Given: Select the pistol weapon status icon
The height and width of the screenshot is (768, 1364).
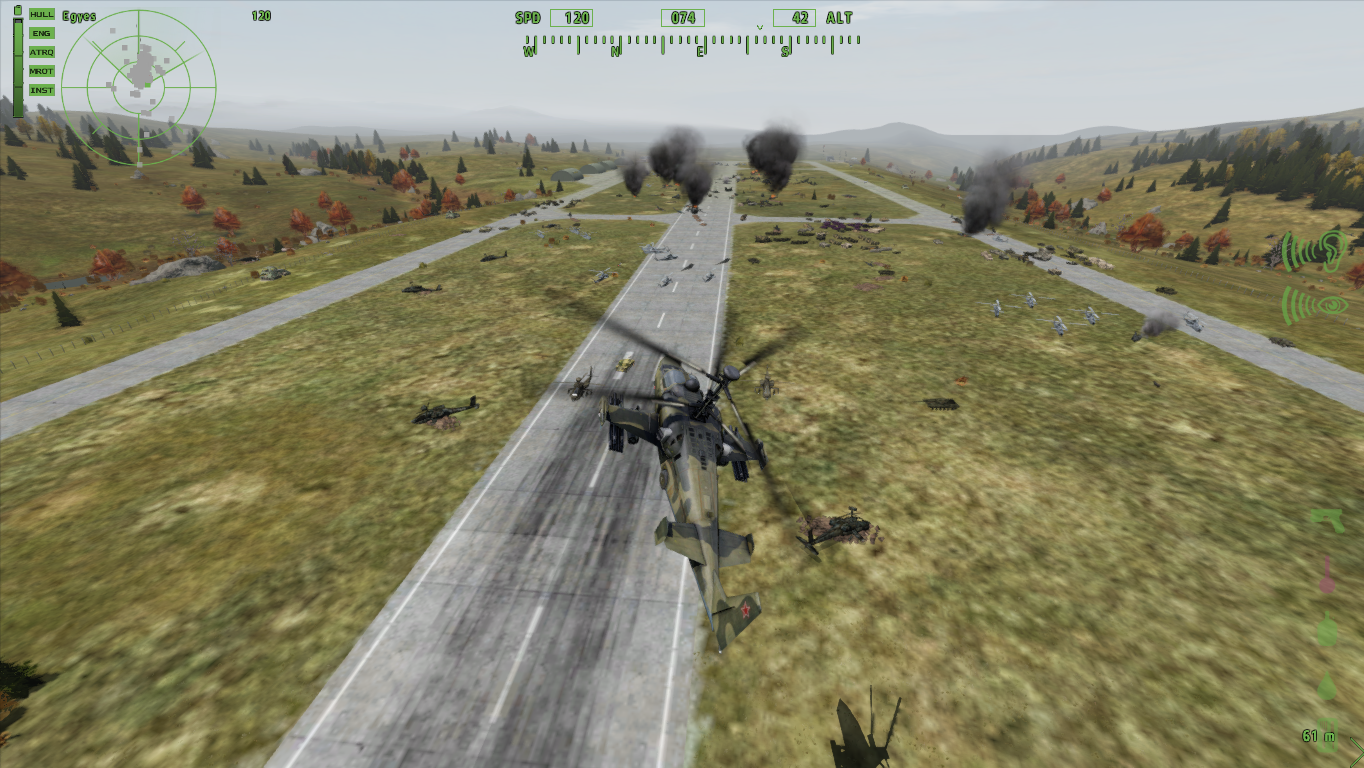Looking at the screenshot, I should point(1327,520).
